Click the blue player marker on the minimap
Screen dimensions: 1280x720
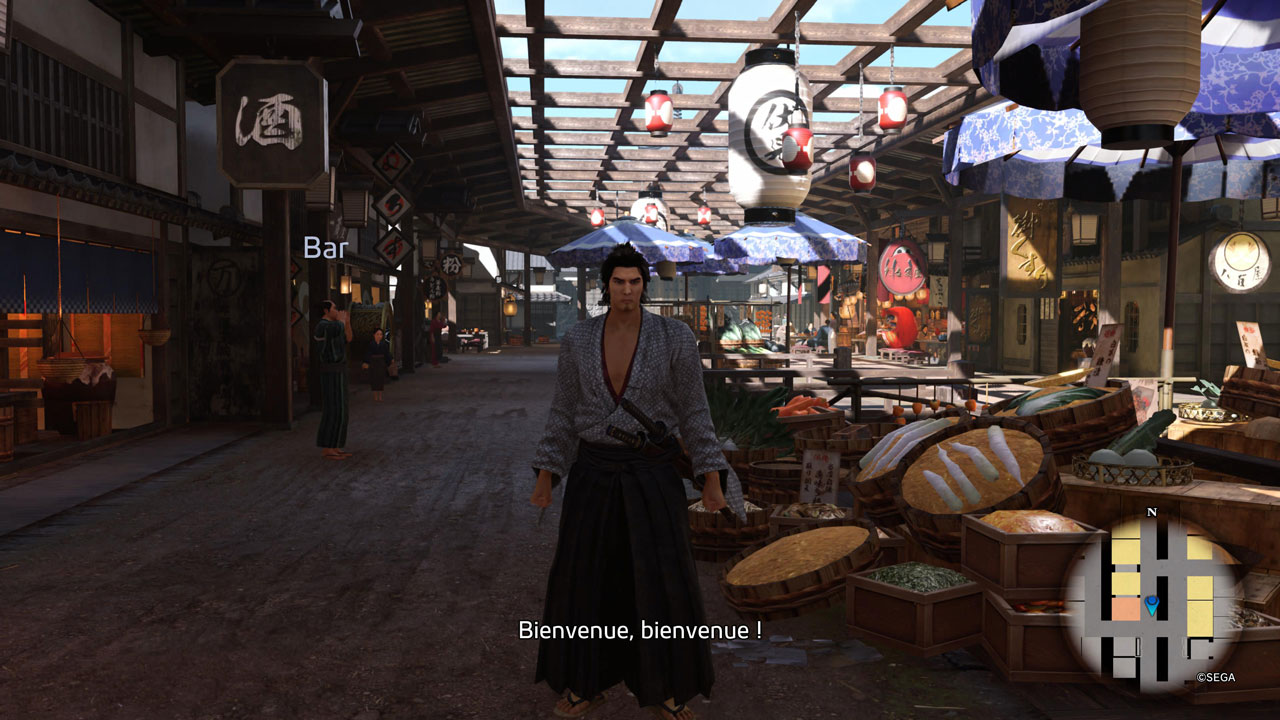[x=1152, y=604]
